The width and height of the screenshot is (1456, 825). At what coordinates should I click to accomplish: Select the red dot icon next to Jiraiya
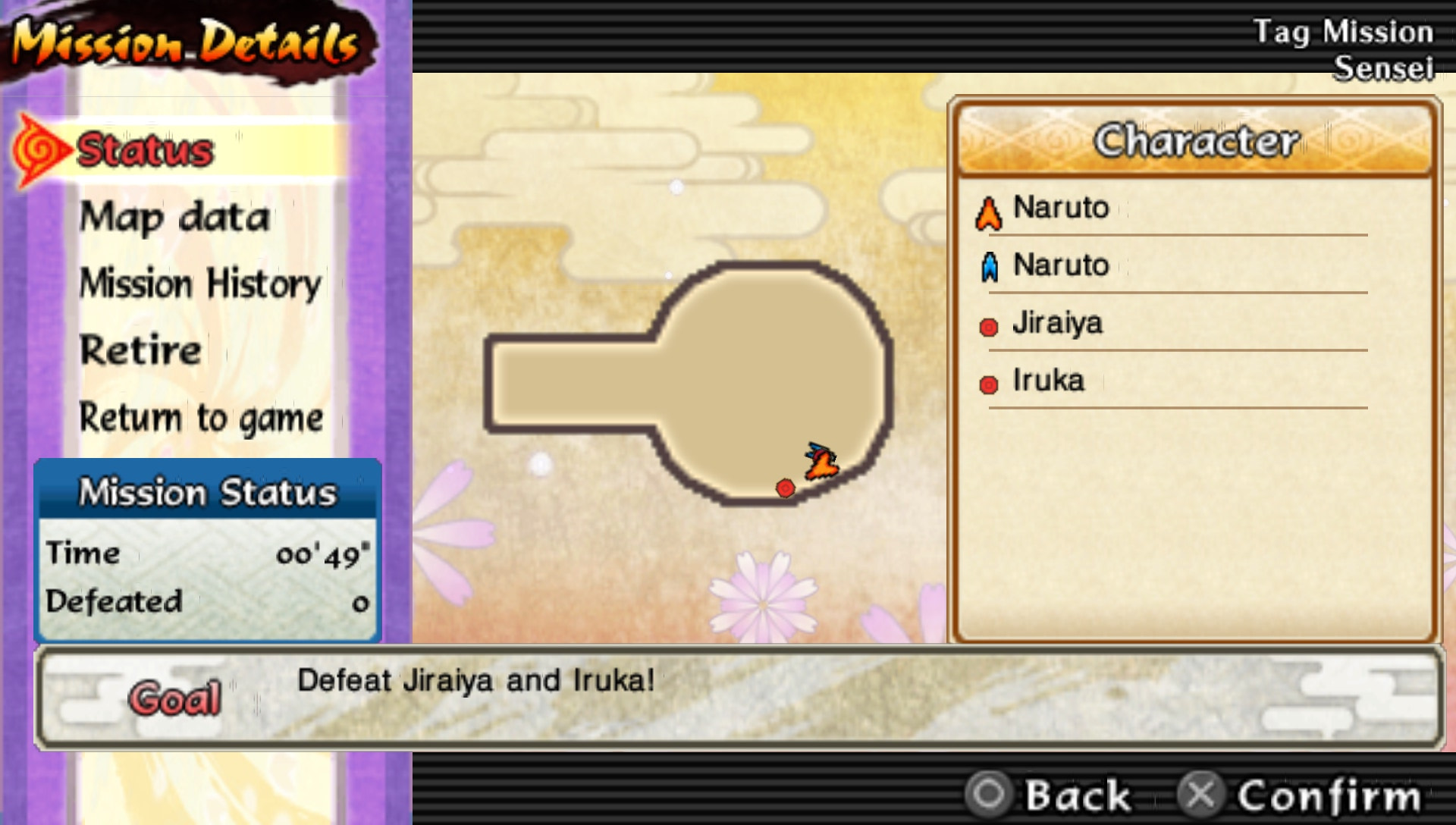point(988,325)
